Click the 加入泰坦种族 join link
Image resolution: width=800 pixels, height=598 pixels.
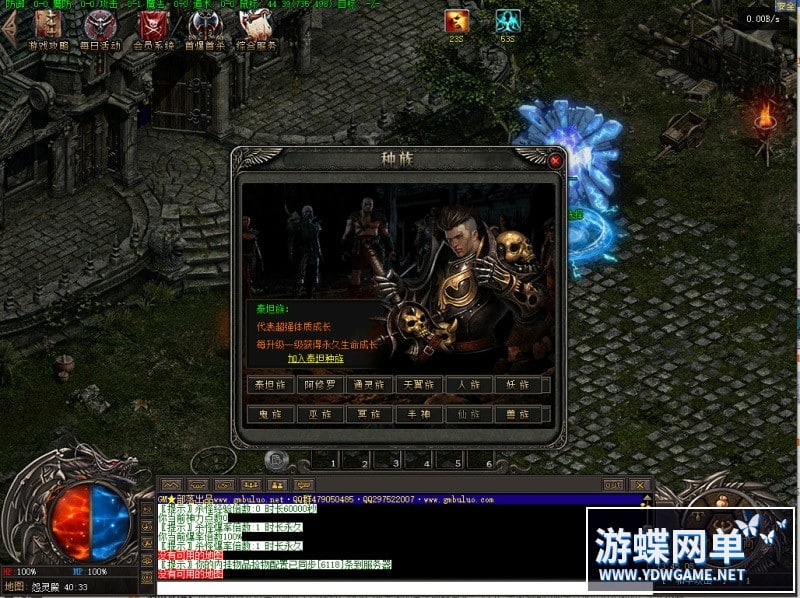315,358
